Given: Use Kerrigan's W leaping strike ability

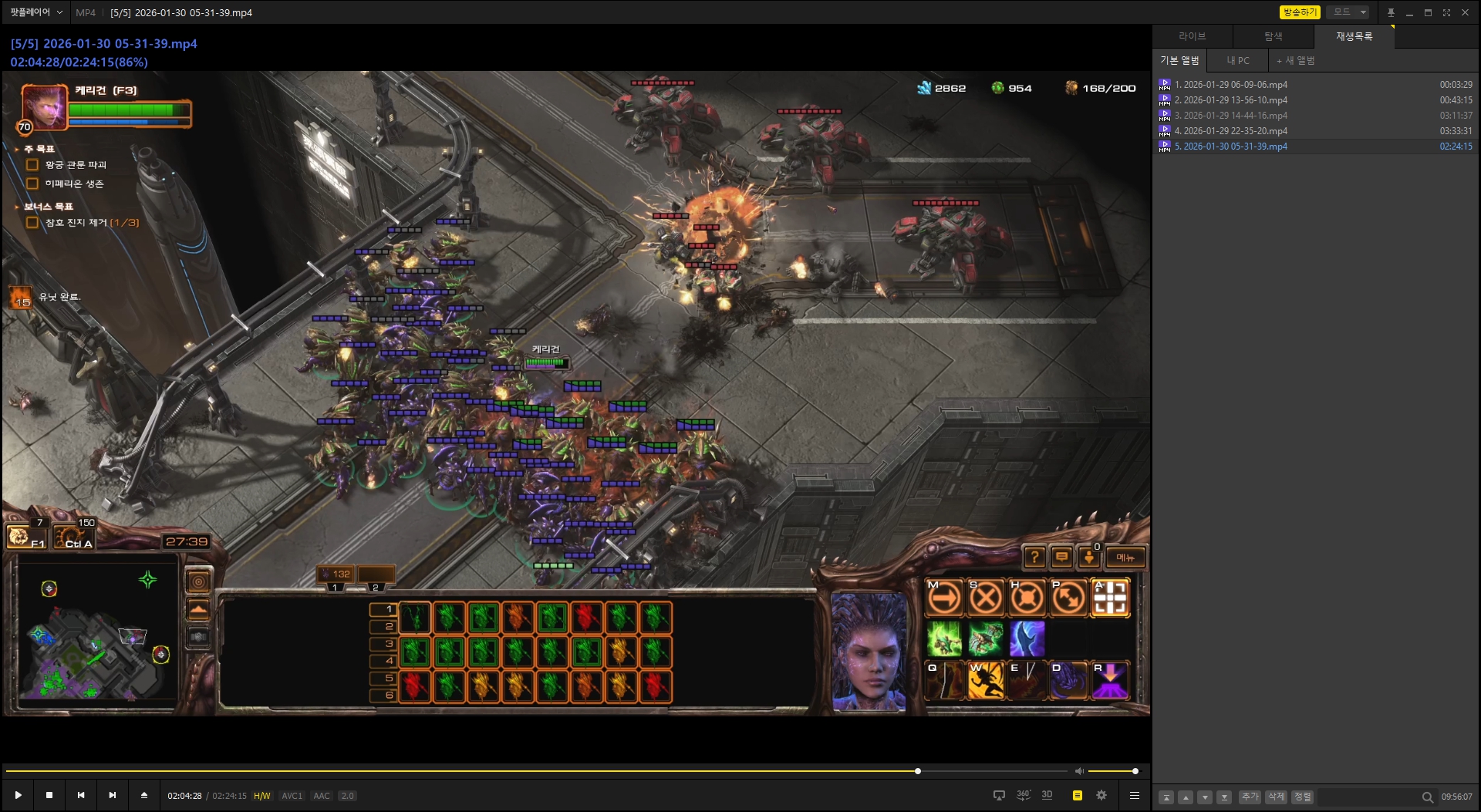Looking at the screenshot, I should point(986,681).
